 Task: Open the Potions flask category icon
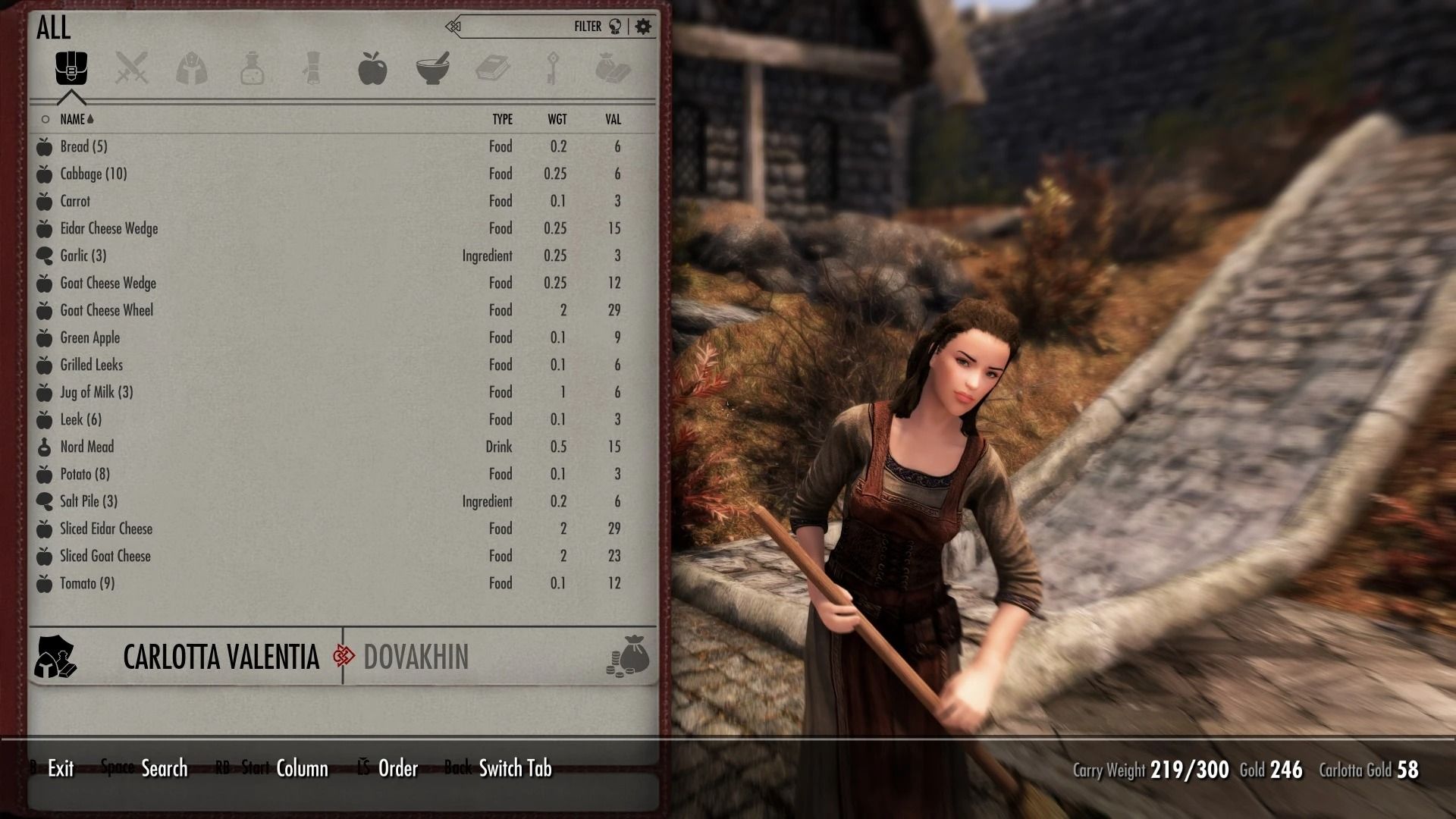coord(253,69)
